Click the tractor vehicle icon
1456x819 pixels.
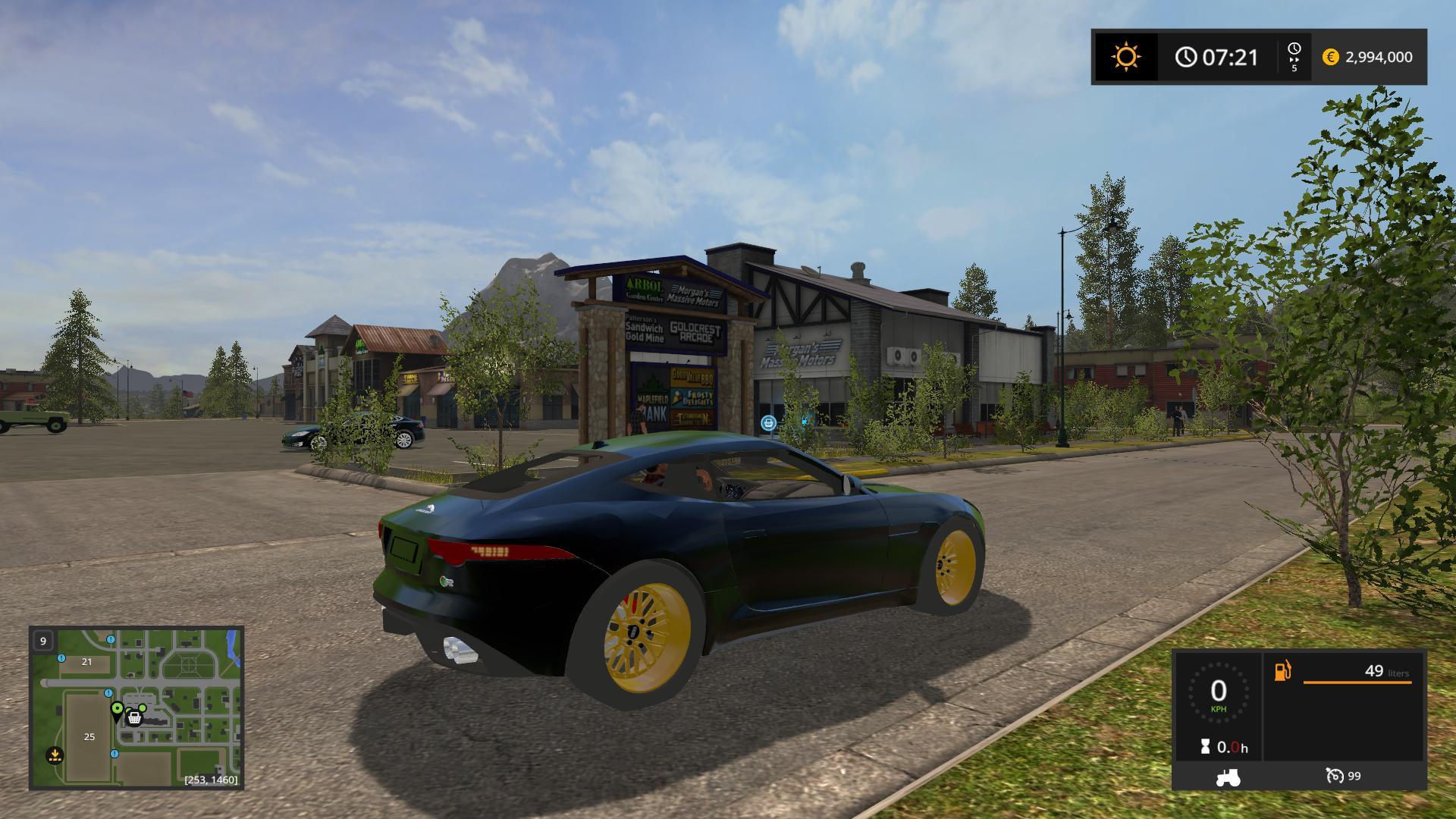1228,777
